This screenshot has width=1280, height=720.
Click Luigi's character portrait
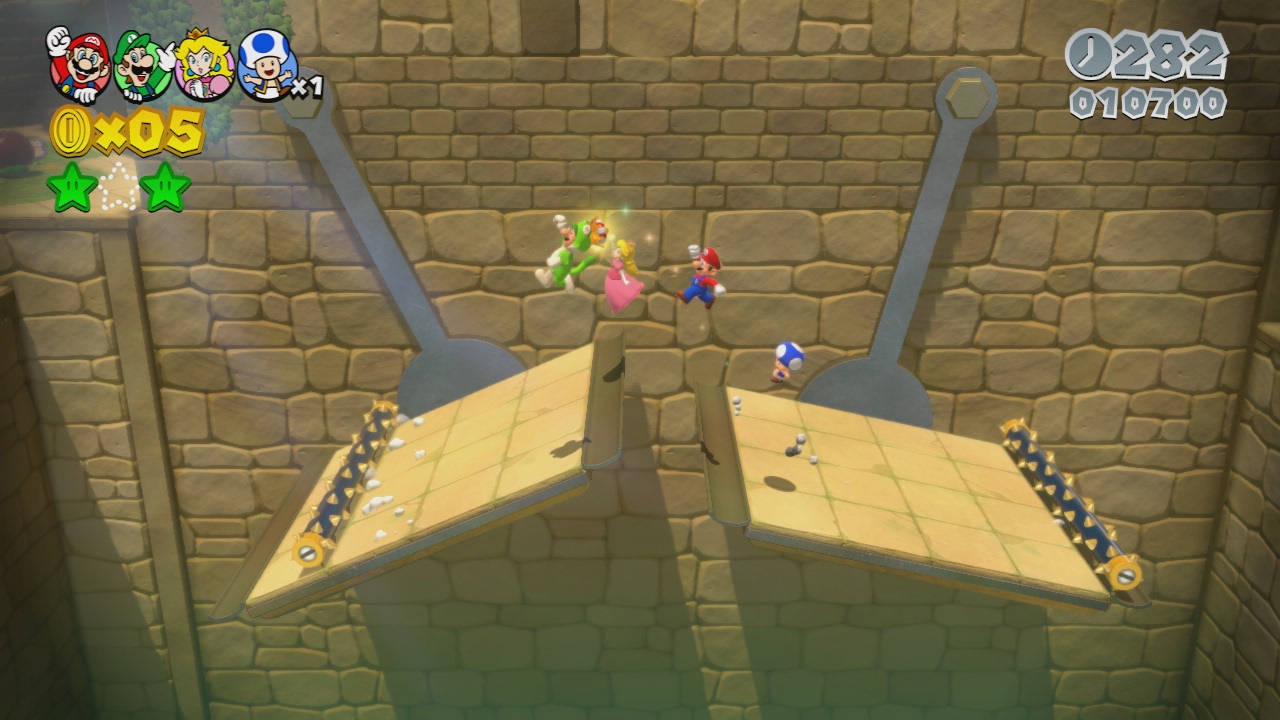pyautogui.click(x=143, y=66)
